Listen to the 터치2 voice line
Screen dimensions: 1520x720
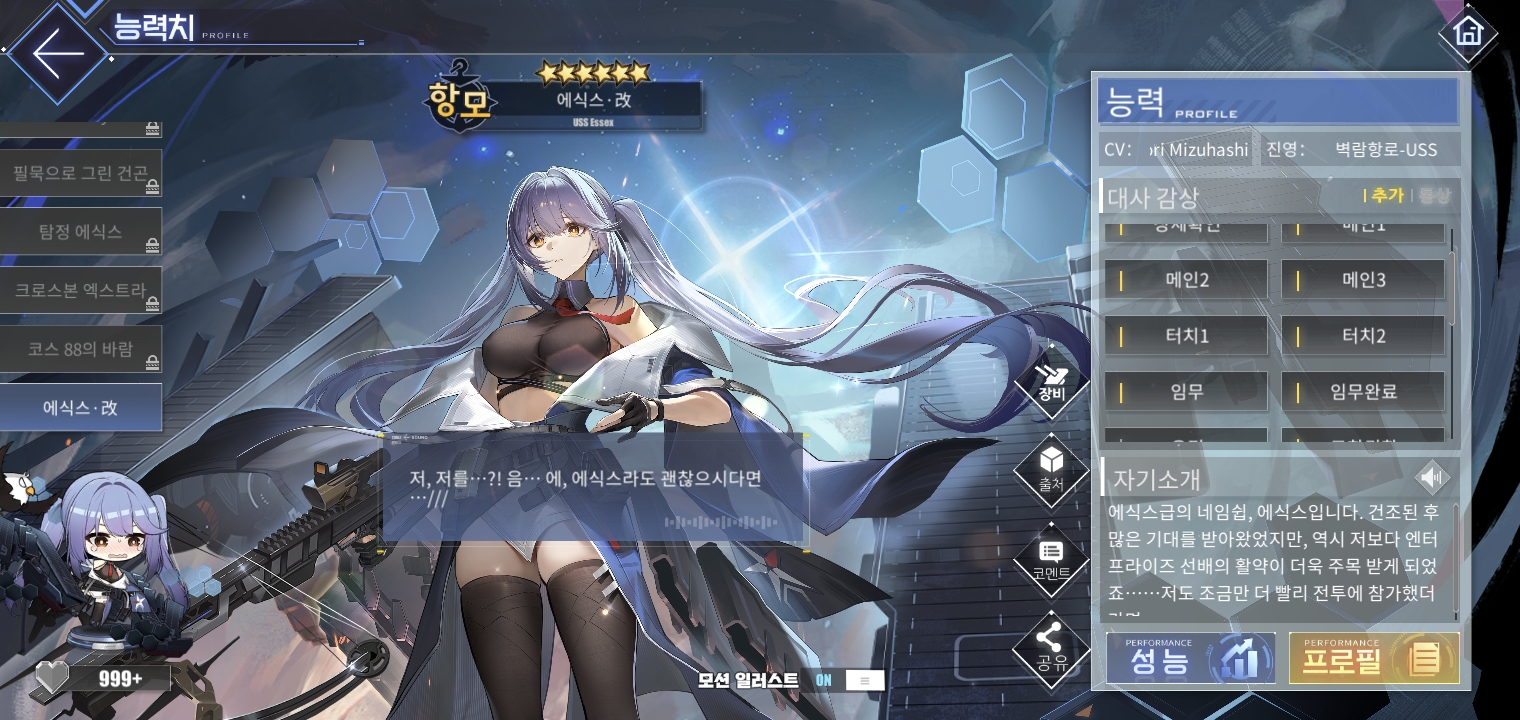(1363, 336)
